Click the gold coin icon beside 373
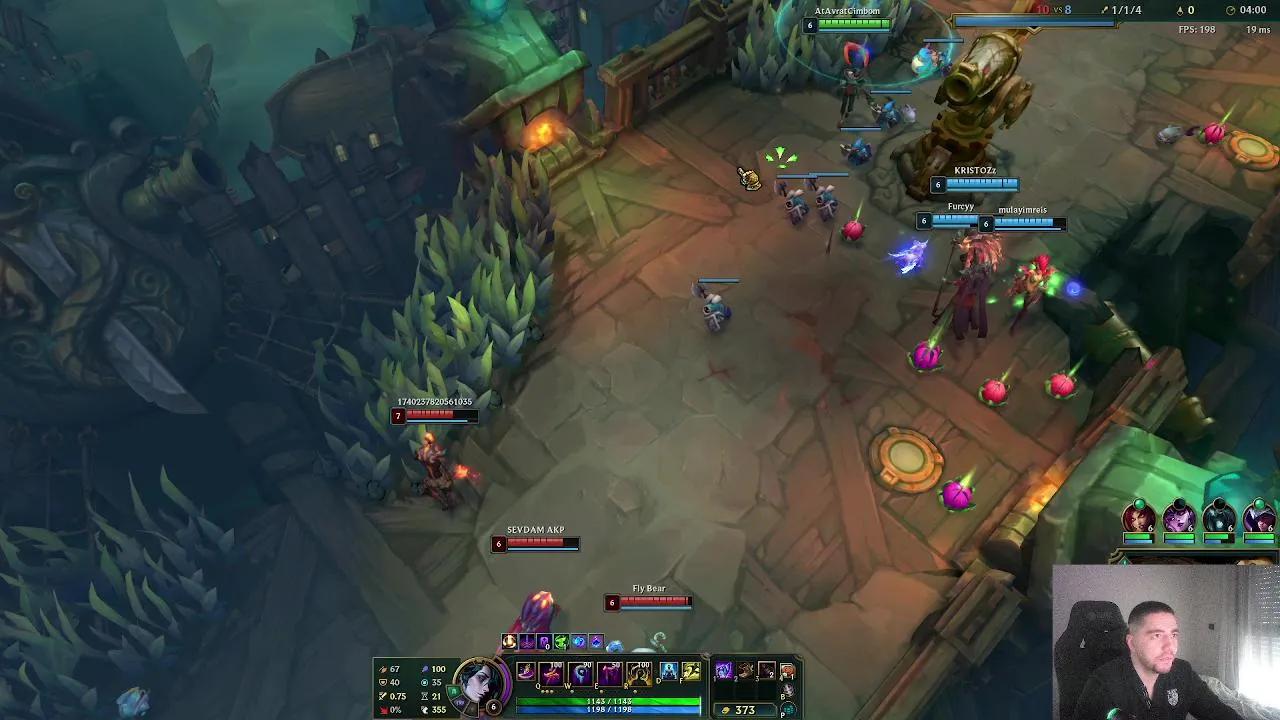 [727, 709]
